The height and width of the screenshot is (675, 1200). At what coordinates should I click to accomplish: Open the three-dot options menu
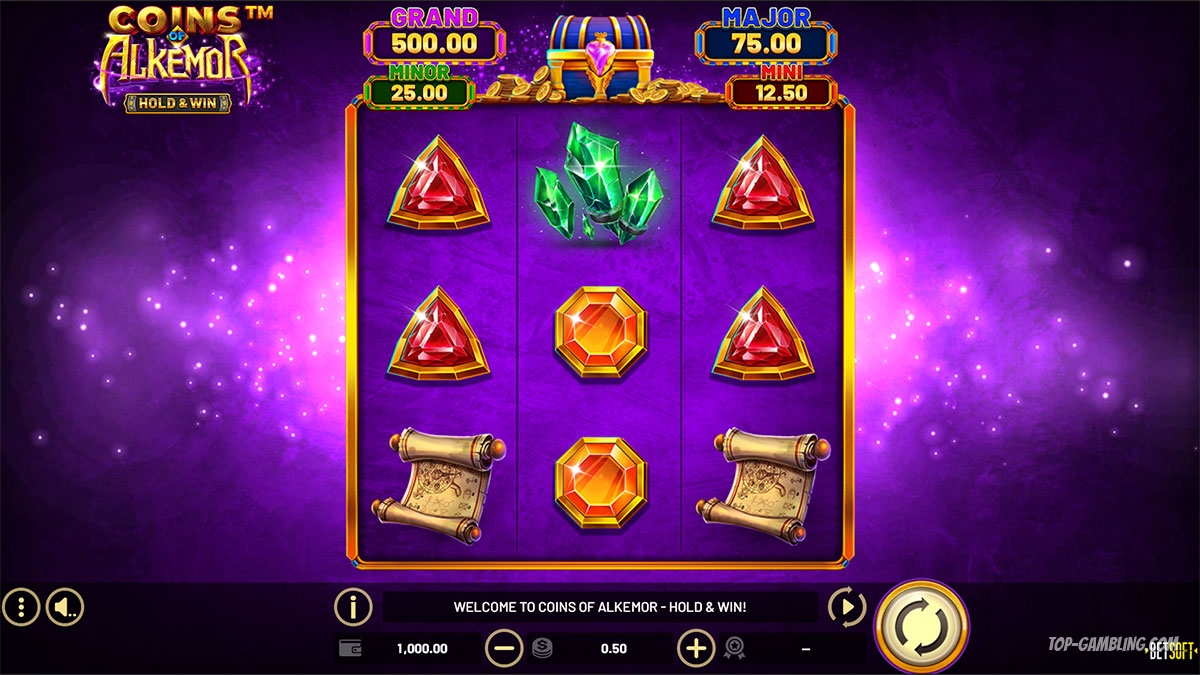click(x=21, y=606)
